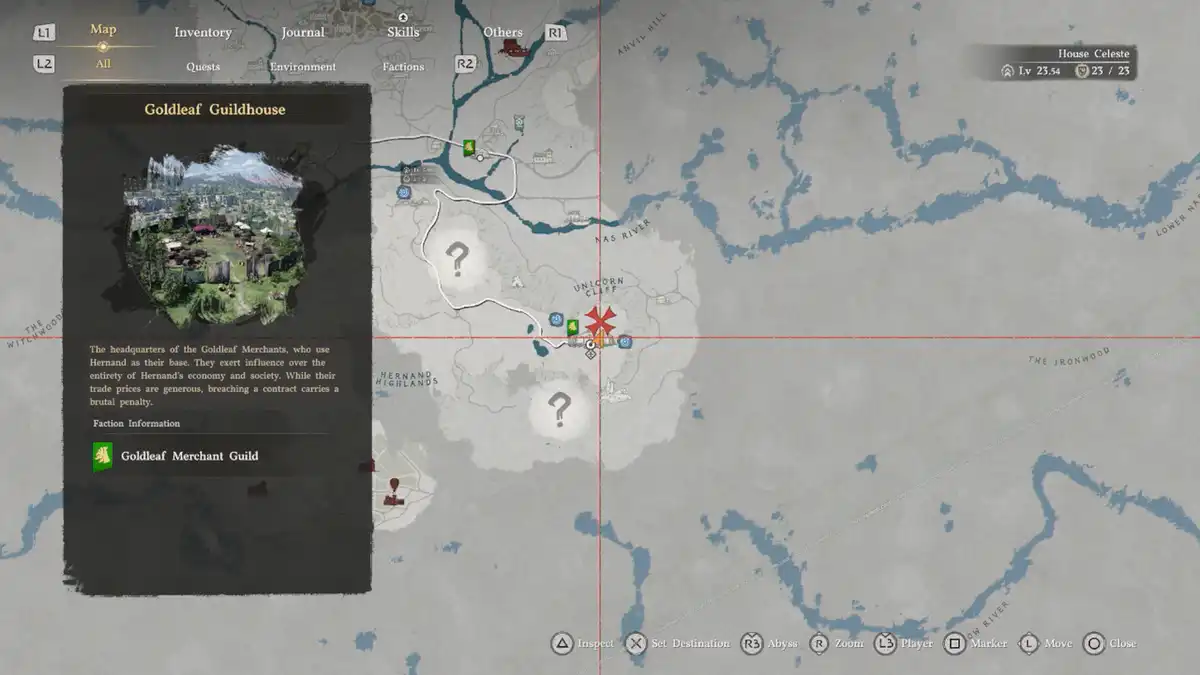Select the red cross marker on the map
Image resolution: width=1200 pixels, height=675 pixels.
[x=600, y=320]
